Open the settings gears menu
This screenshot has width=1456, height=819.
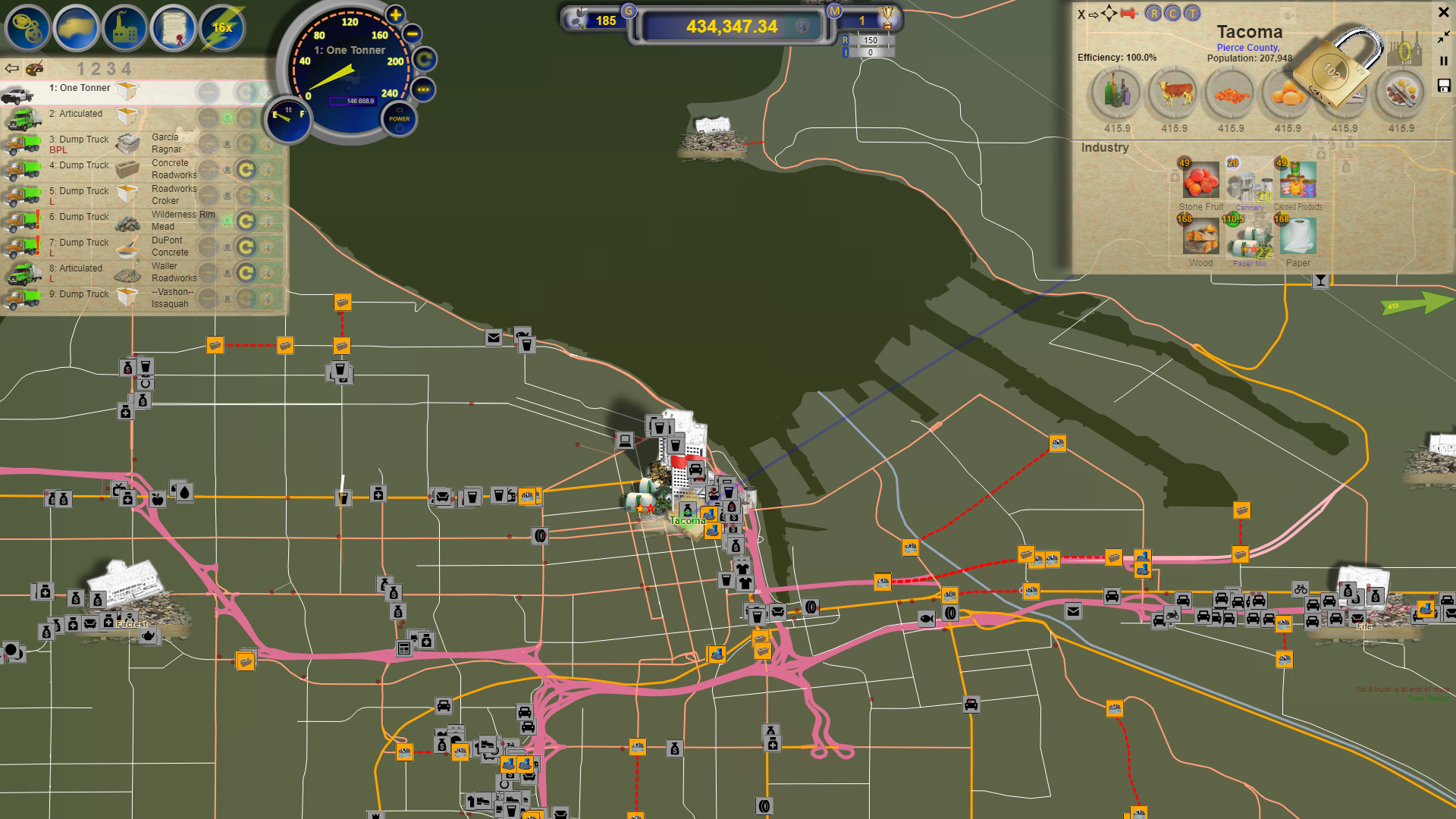coord(27,28)
